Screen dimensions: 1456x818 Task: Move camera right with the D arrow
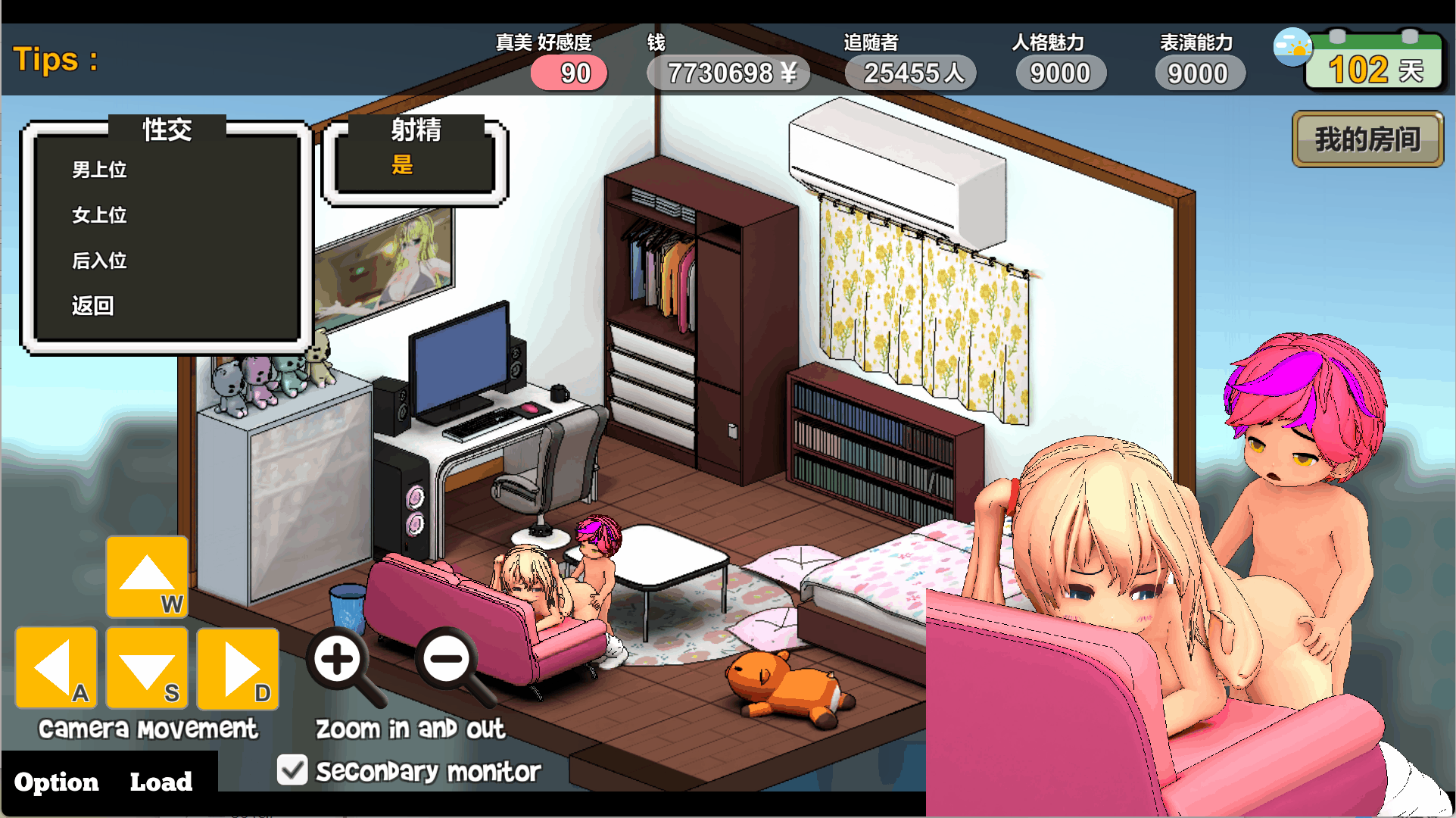[x=238, y=668]
